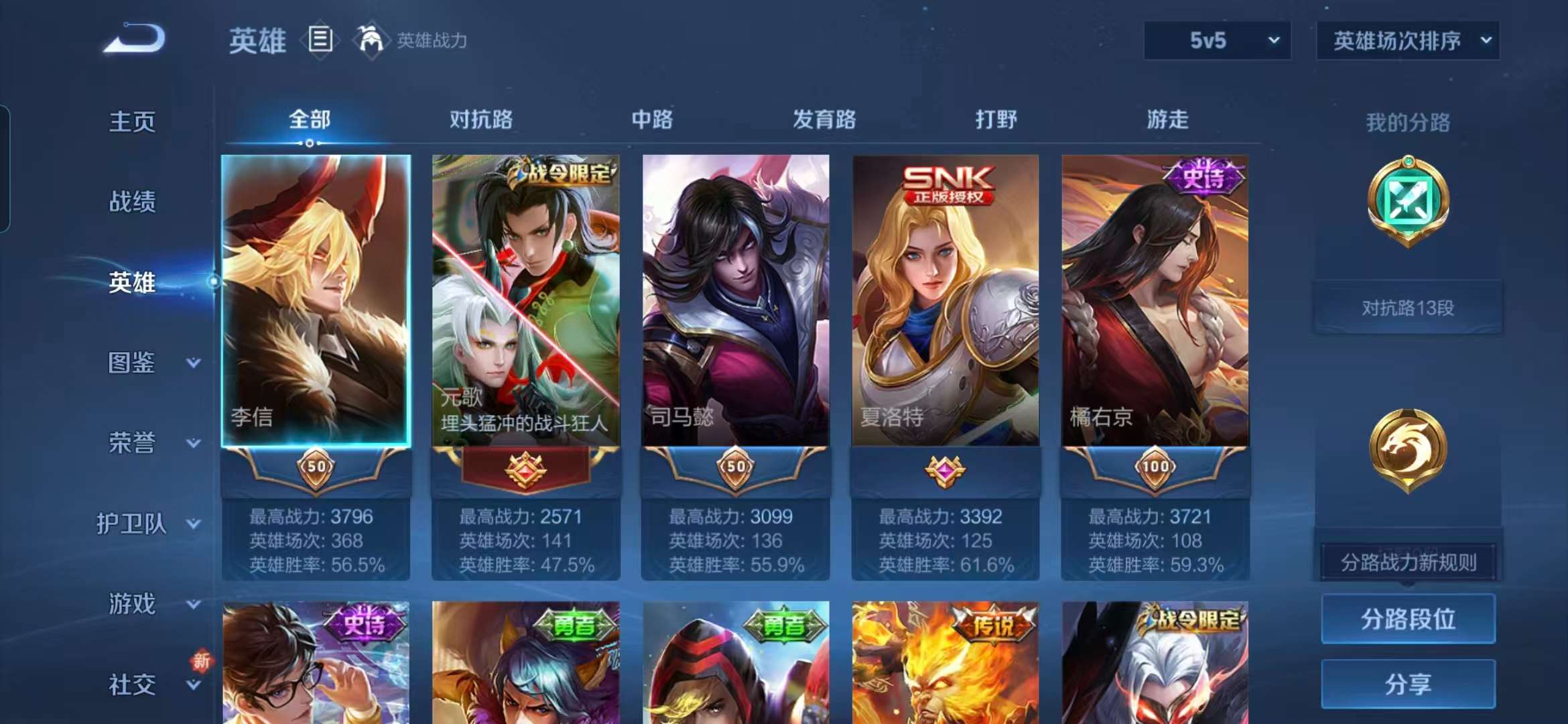The width and height of the screenshot is (1568, 724).
Task: Open the hero handbook icon beside 英雄 title
Action: 320,39
